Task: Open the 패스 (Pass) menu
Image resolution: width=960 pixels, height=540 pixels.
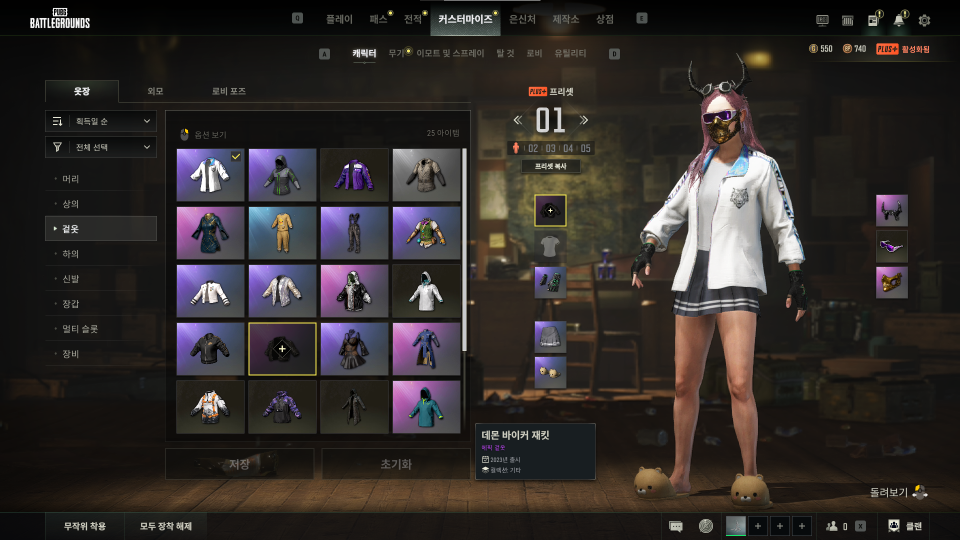Action: (378, 19)
